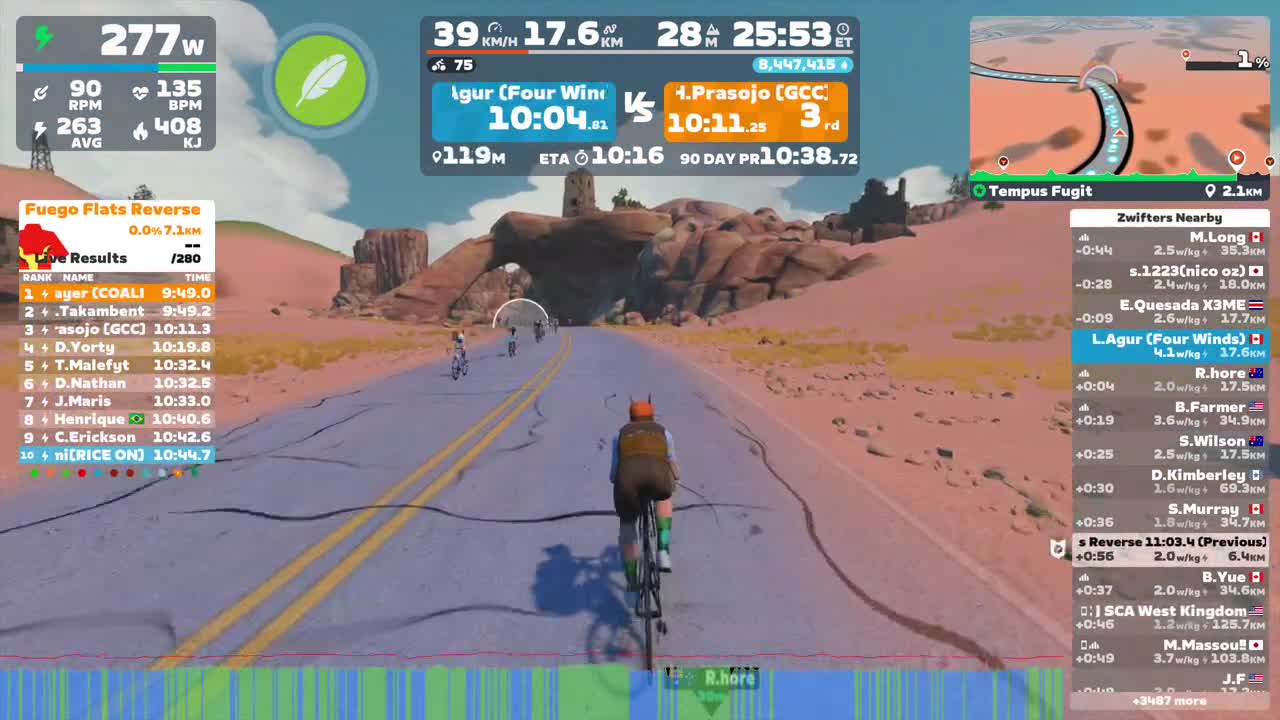Screen dimensions: 1280x720
Task: Click the featherweight powerup feather icon
Action: click(x=321, y=82)
